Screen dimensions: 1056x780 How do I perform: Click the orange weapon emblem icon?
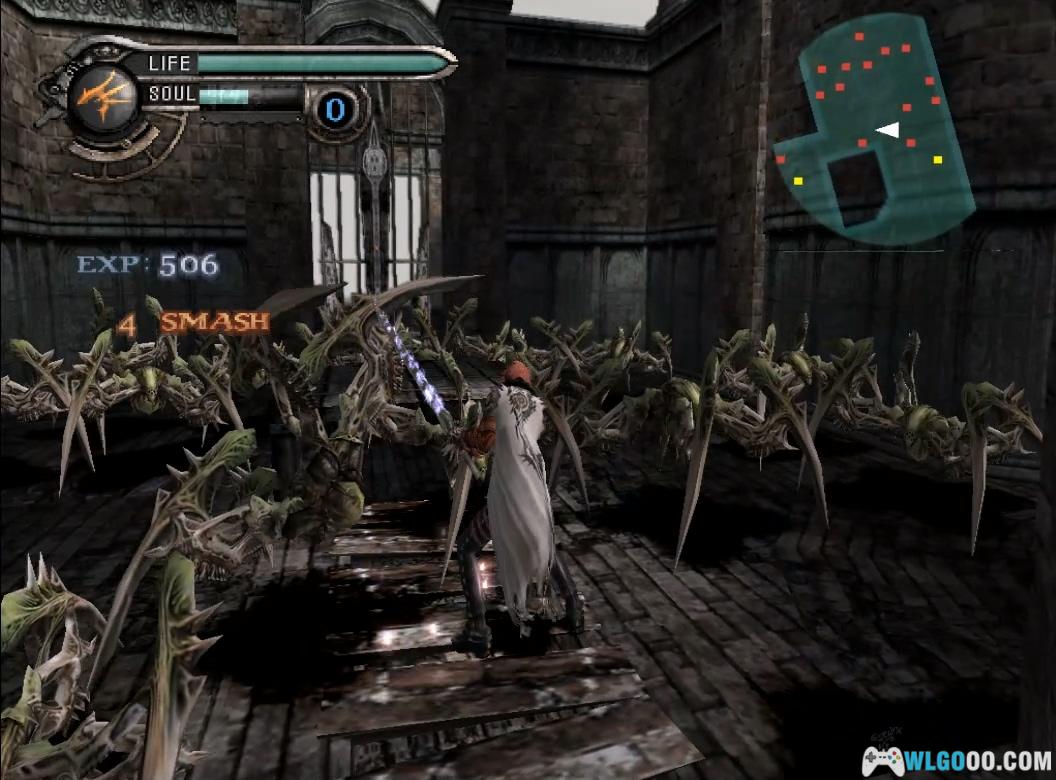coord(102,98)
